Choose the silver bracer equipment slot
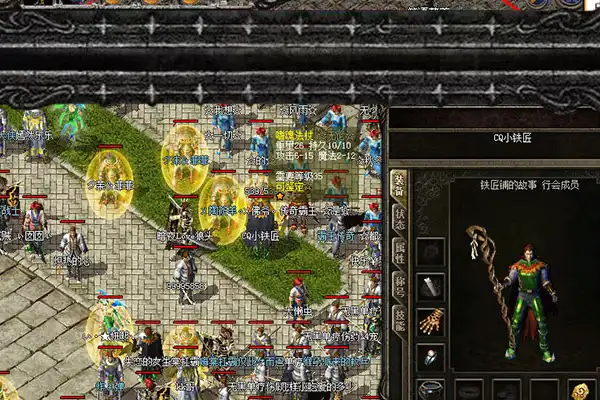Viewport: 600px width, 400px height. click(431, 288)
